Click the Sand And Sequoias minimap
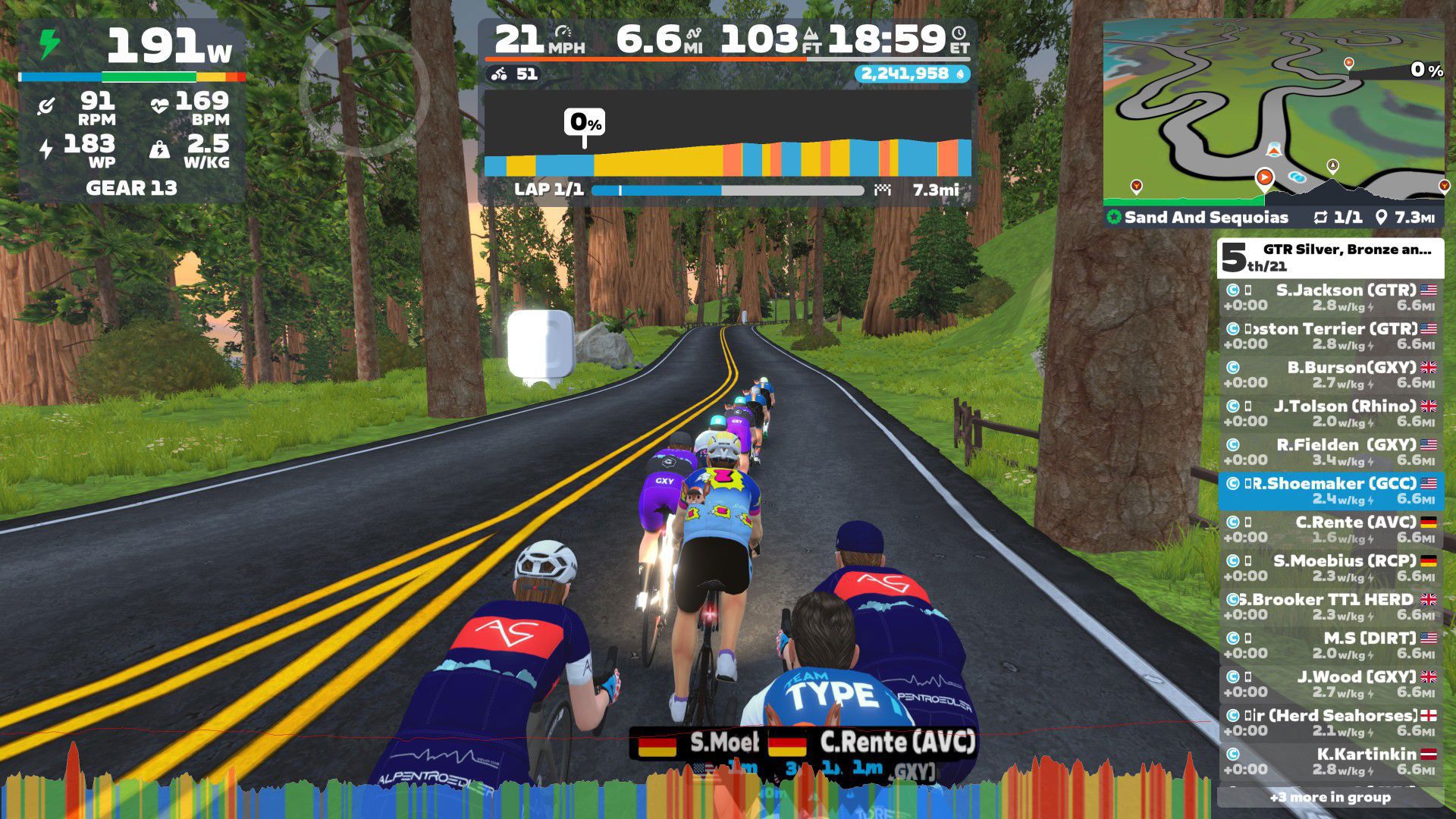The width and height of the screenshot is (1456, 819). click(x=1273, y=114)
